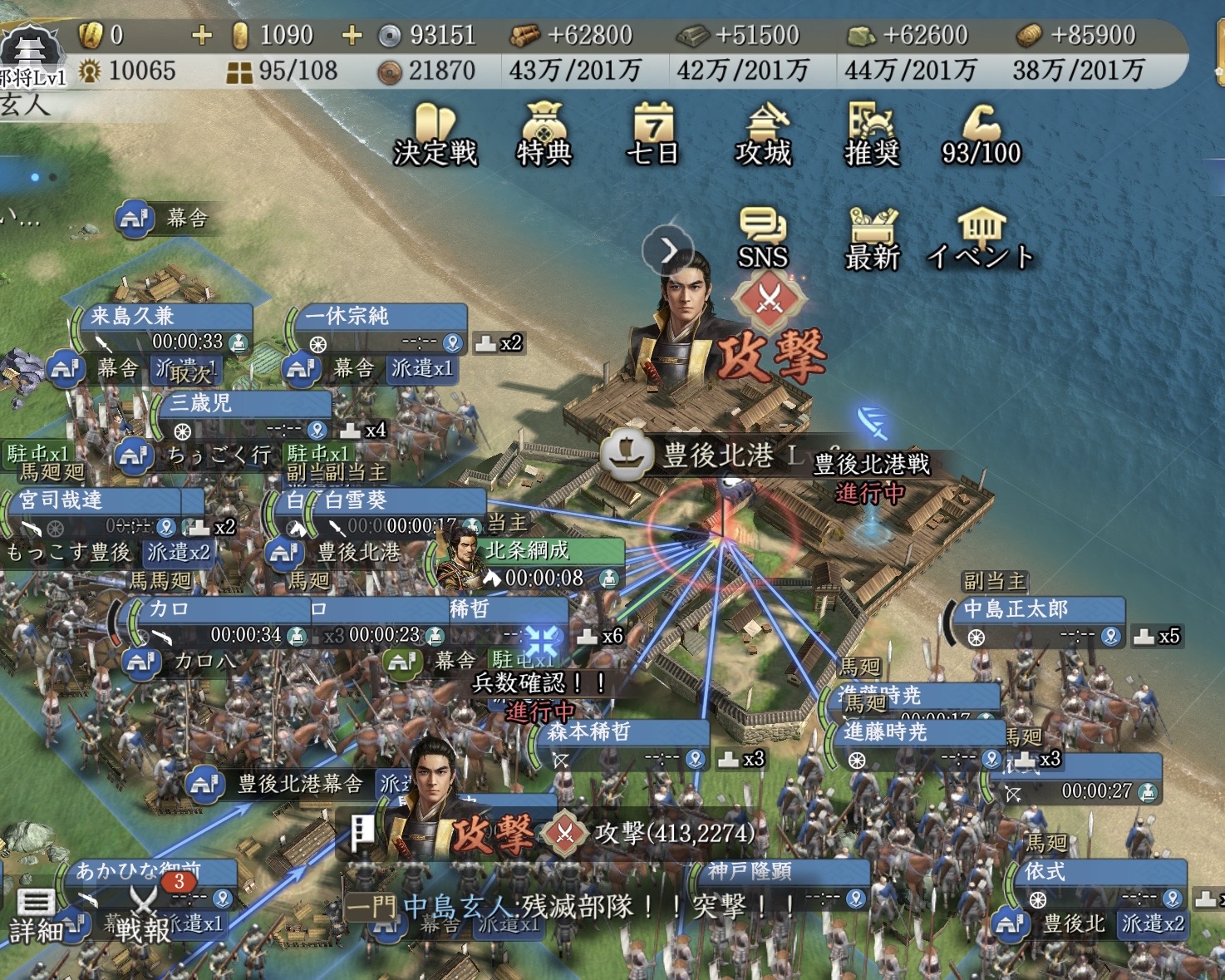Image resolution: width=1225 pixels, height=980 pixels.
Task: Expand the round arrow toggle button
Action: tap(667, 249)
